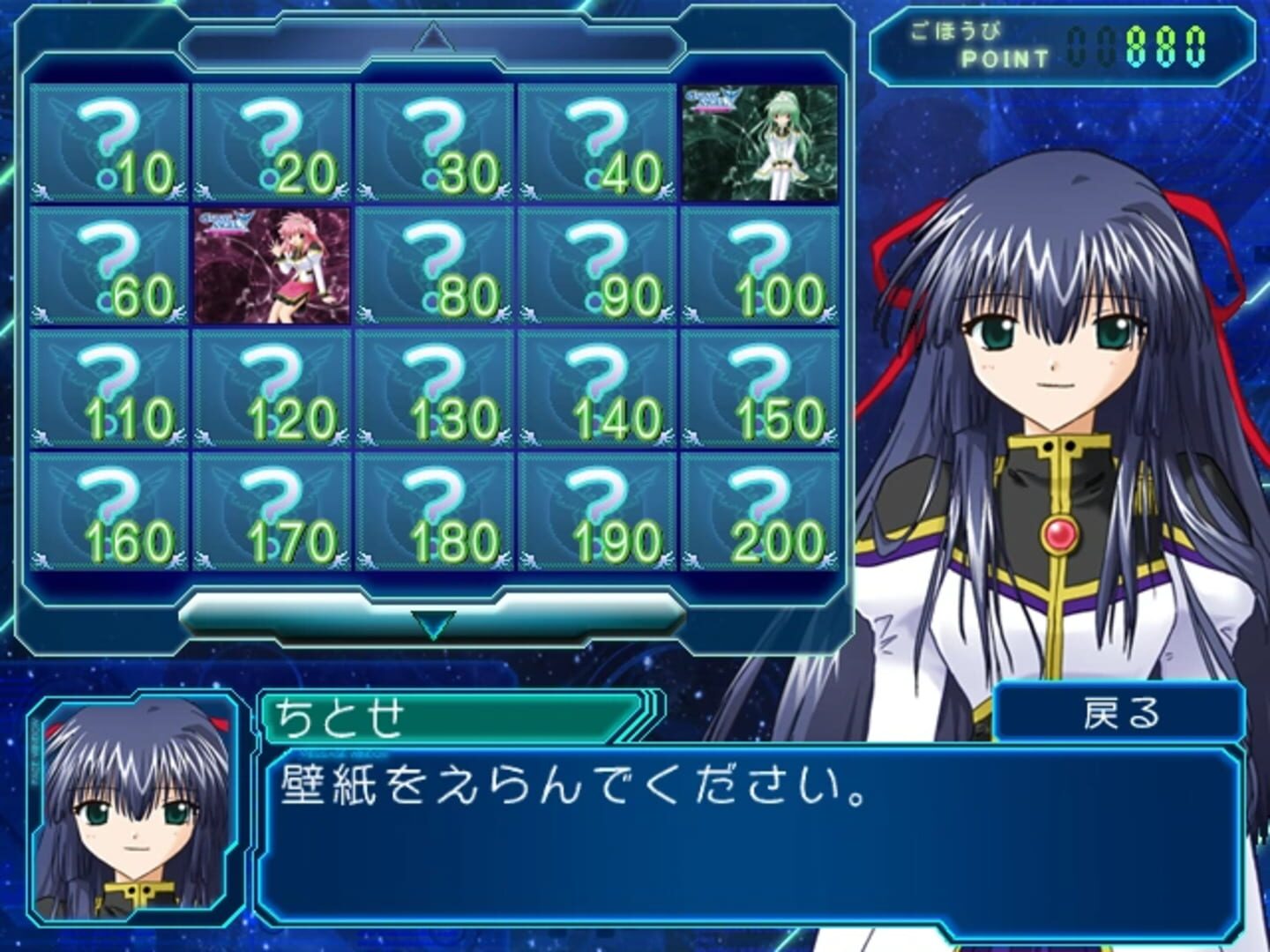Unlock the wallpaper tile marked 100
The height and width of the screenshot is (952, 1270).
tap(759, 265)
